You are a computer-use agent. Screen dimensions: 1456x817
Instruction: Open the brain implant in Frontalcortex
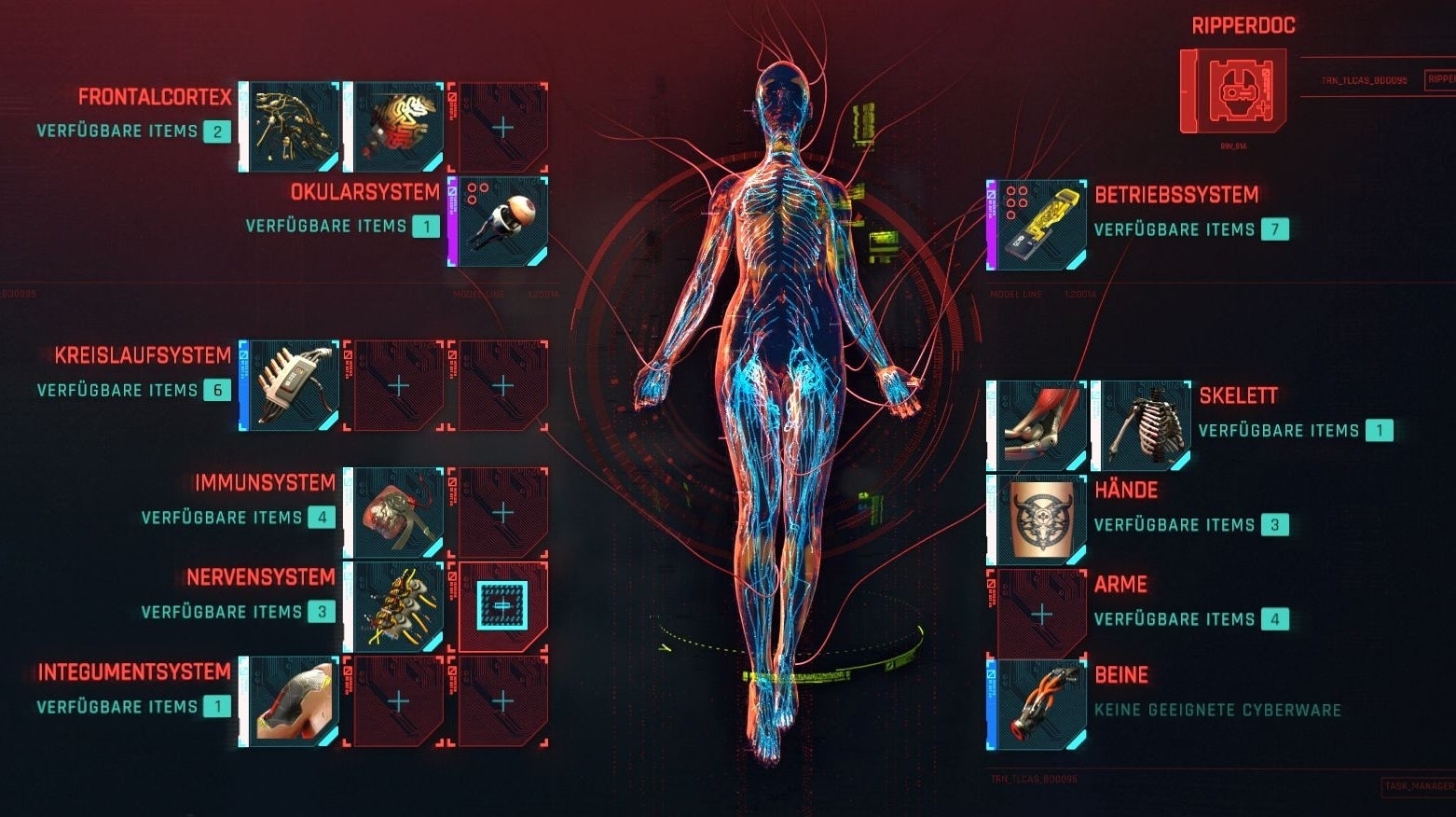[395, 124]
